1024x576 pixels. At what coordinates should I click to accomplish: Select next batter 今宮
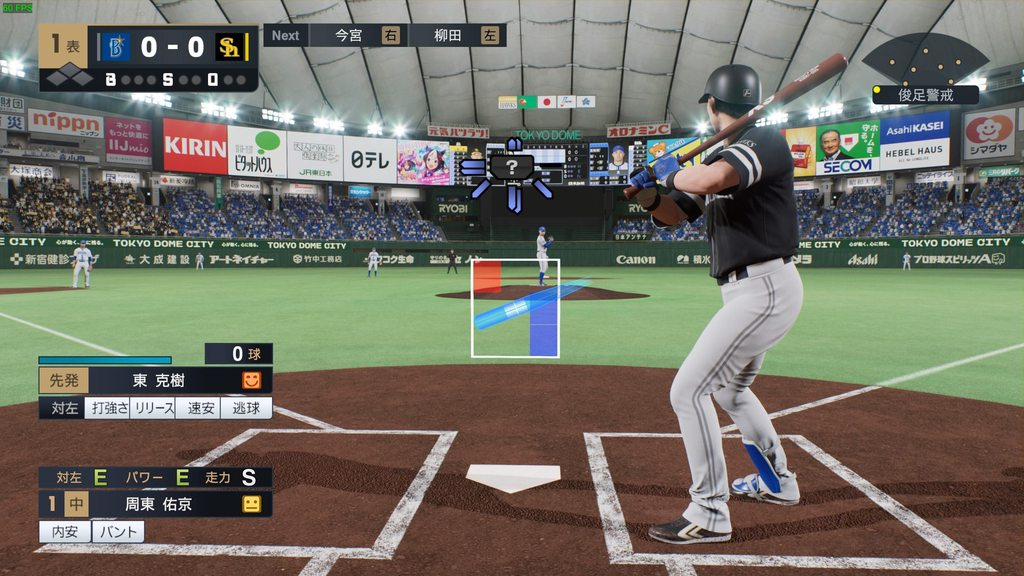click(349, 35)
